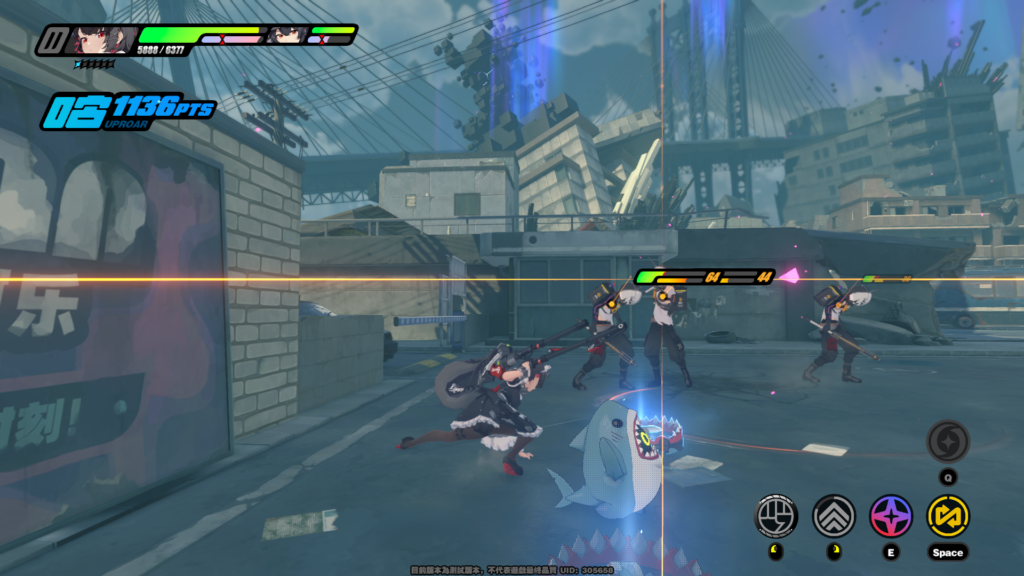This screenshot has height=576, width=1024.
Task: Tap the yellow character swap icon
Action: point(947,516)
